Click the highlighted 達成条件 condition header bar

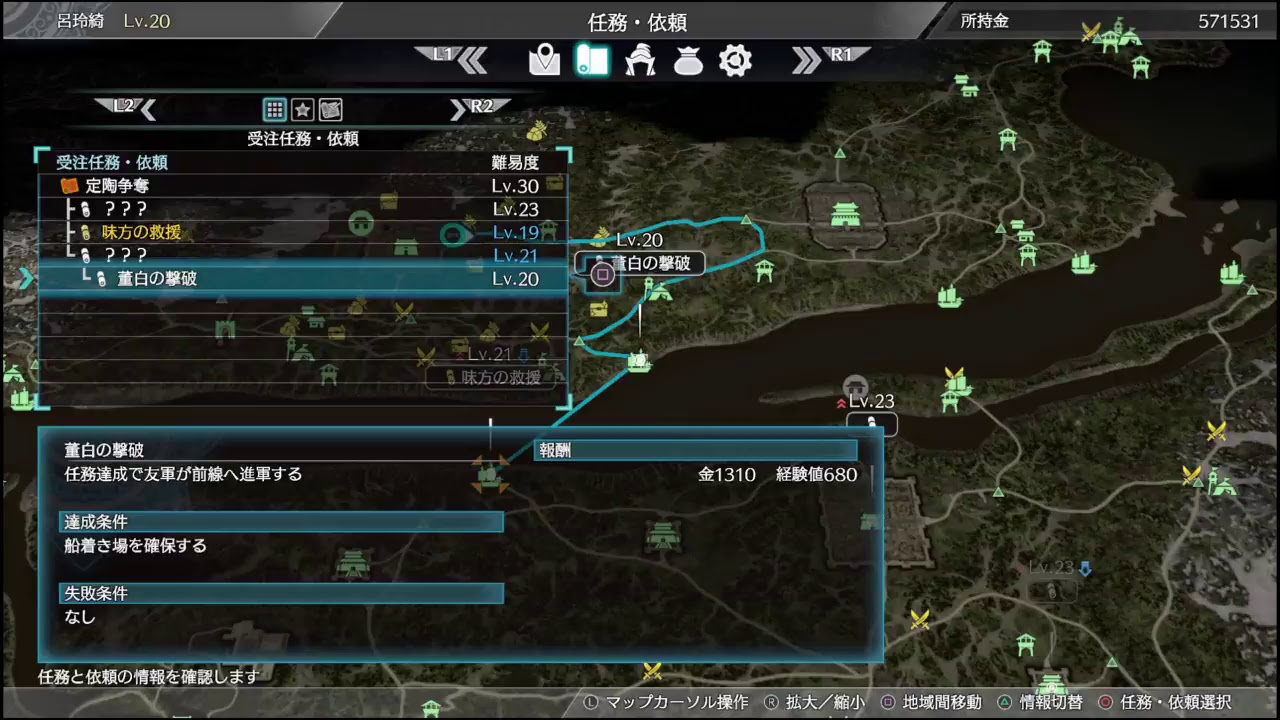coord(280,522)
